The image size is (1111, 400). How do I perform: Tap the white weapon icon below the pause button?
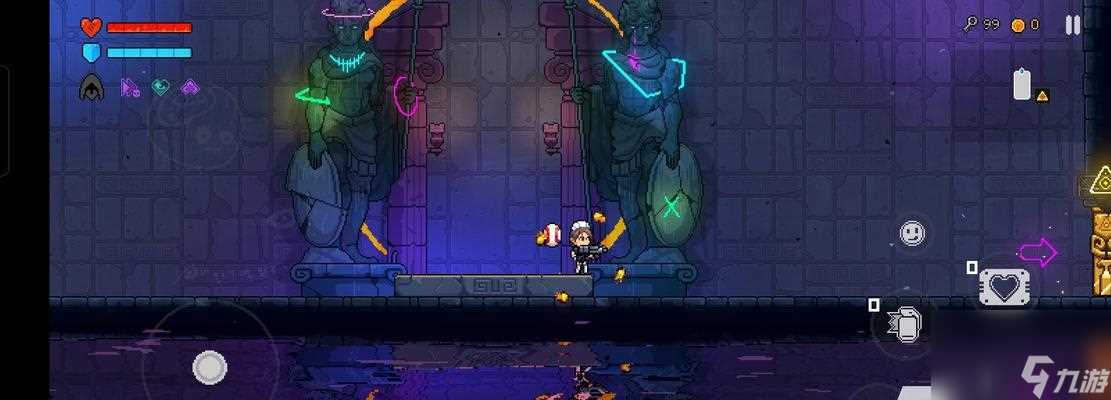click(x=1022, y=85)
